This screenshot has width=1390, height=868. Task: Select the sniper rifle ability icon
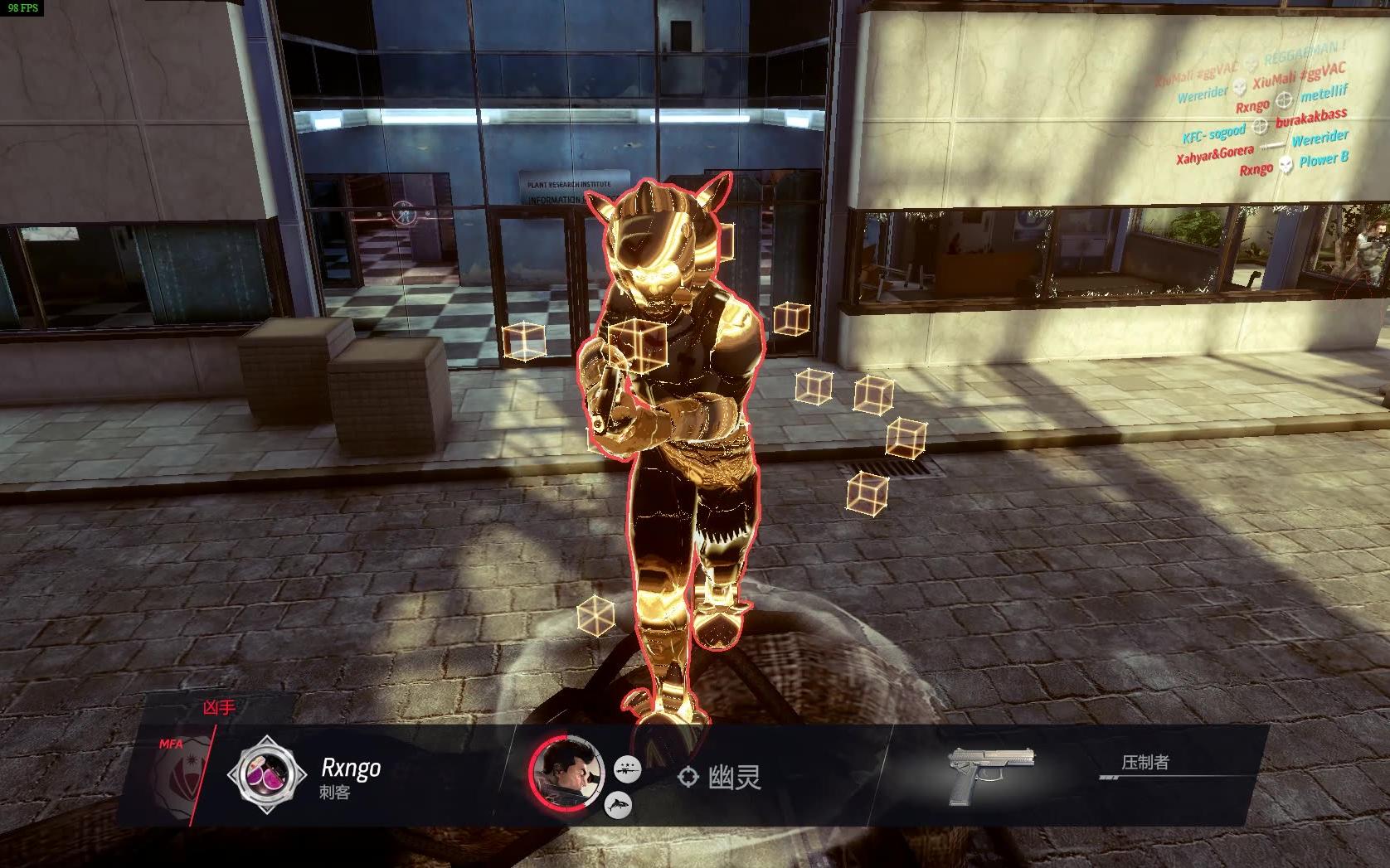tap(627, 769)
